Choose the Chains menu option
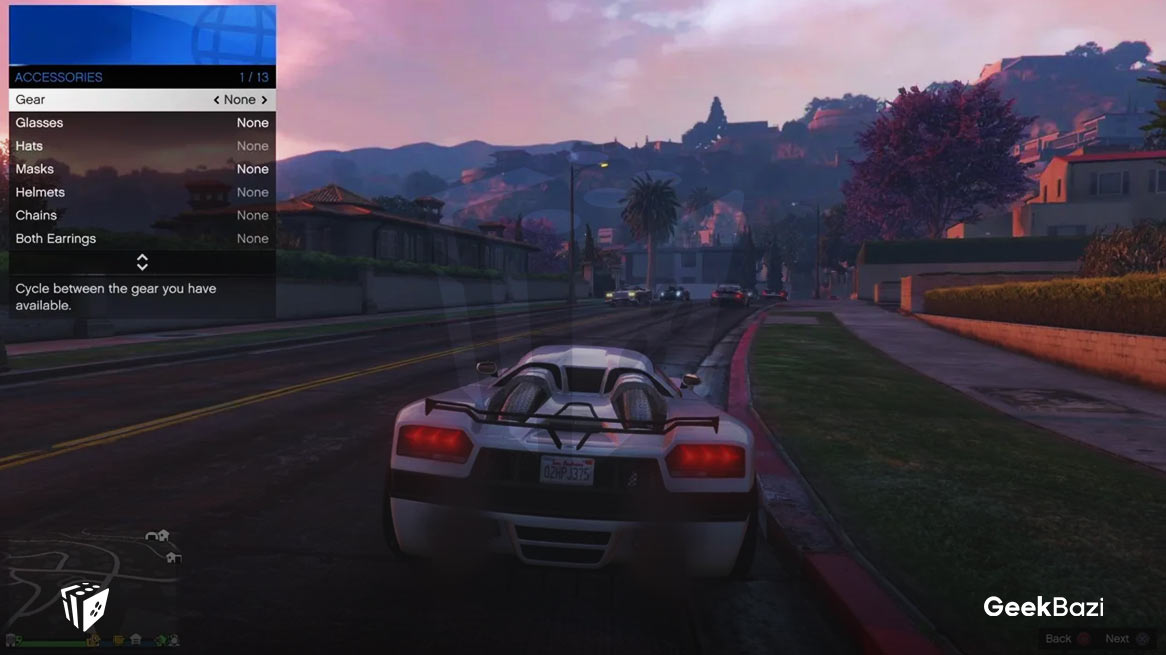The height and width of the screenshot is (655, 1166). pyautogui.click(x=141, y=215)
